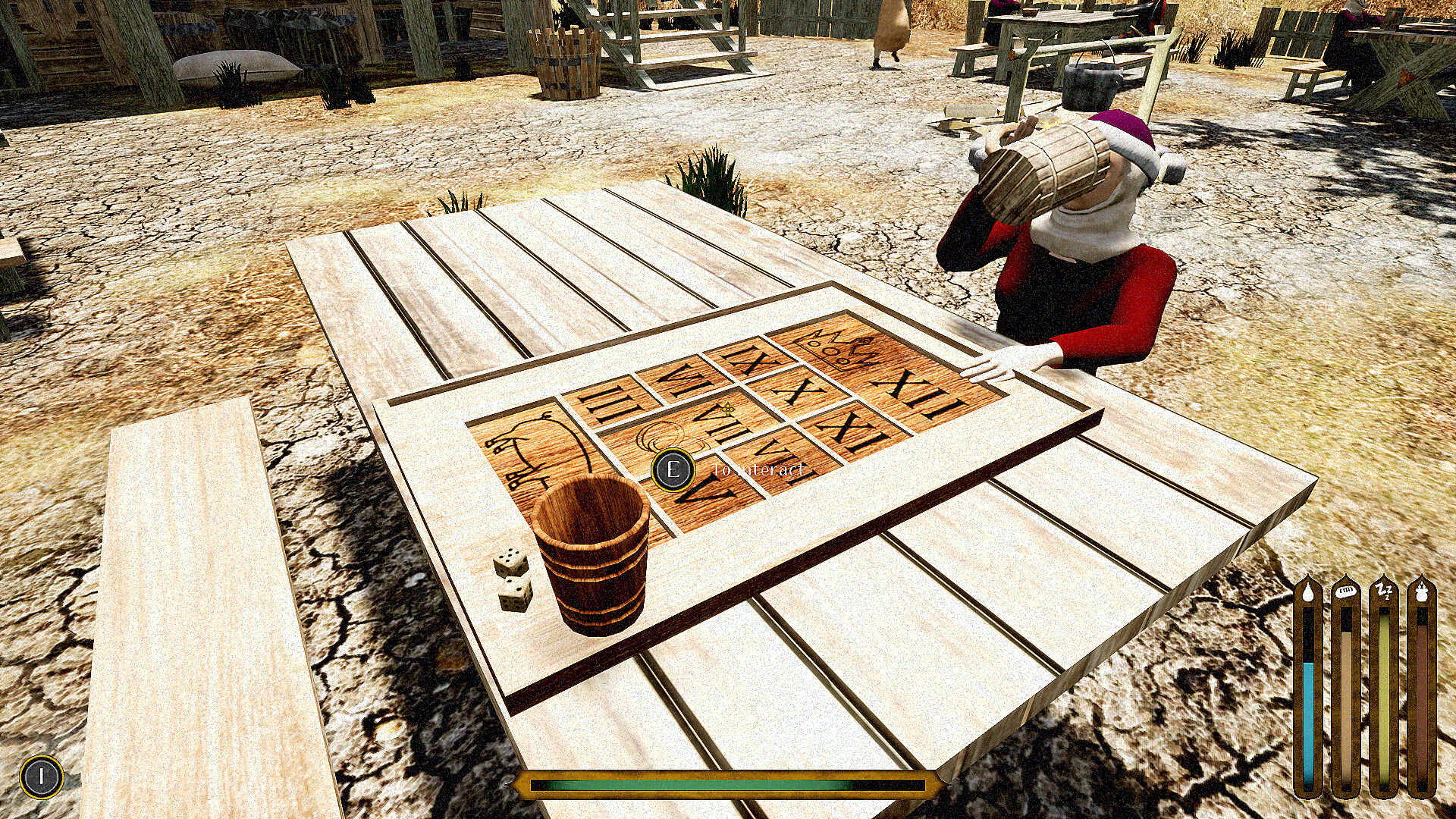This screenshot has height=819, width=1456.
Task: Click the sleep Zz stat icon
Action: [x=1383, y=590]
